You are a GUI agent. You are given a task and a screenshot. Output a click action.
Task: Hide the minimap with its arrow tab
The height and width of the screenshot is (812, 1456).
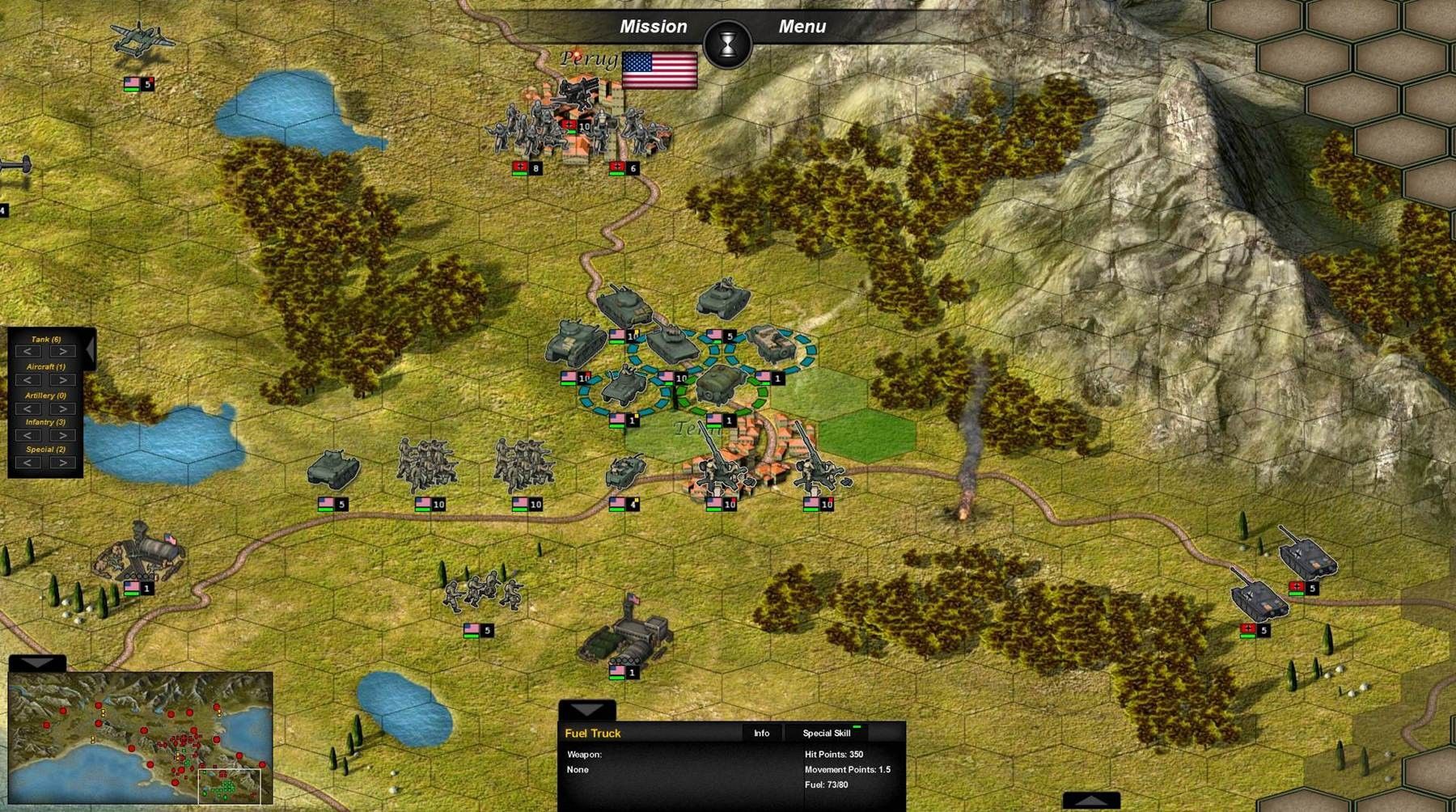(37, 662)
